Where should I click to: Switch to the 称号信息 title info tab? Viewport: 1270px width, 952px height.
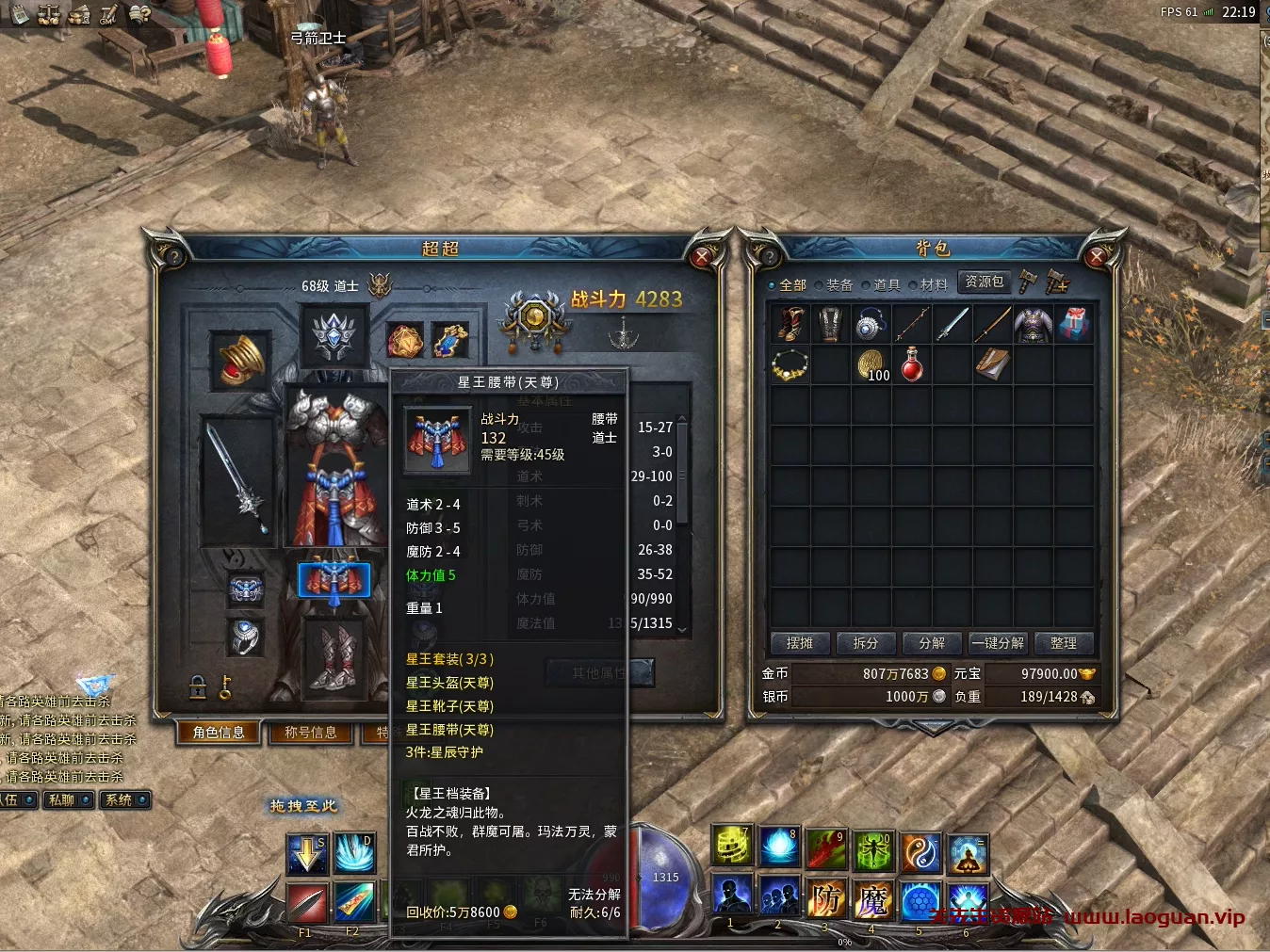point(311,733)
